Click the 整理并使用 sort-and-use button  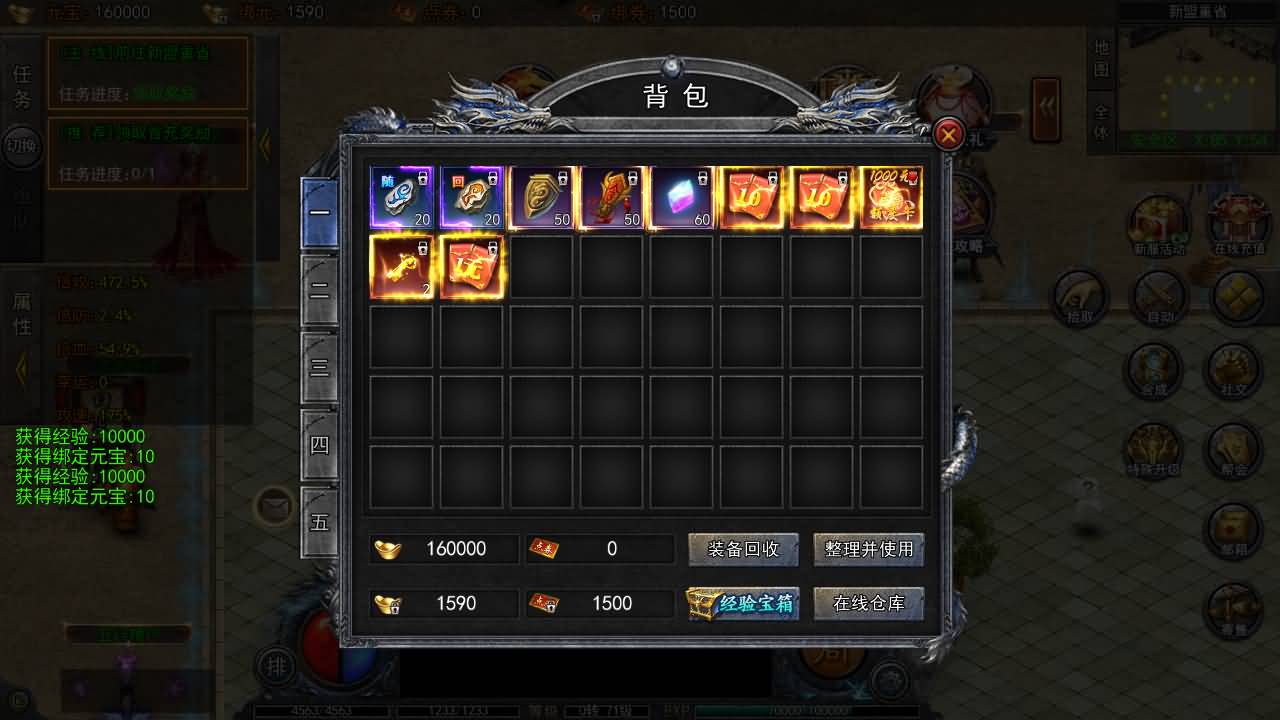point(868,549)
